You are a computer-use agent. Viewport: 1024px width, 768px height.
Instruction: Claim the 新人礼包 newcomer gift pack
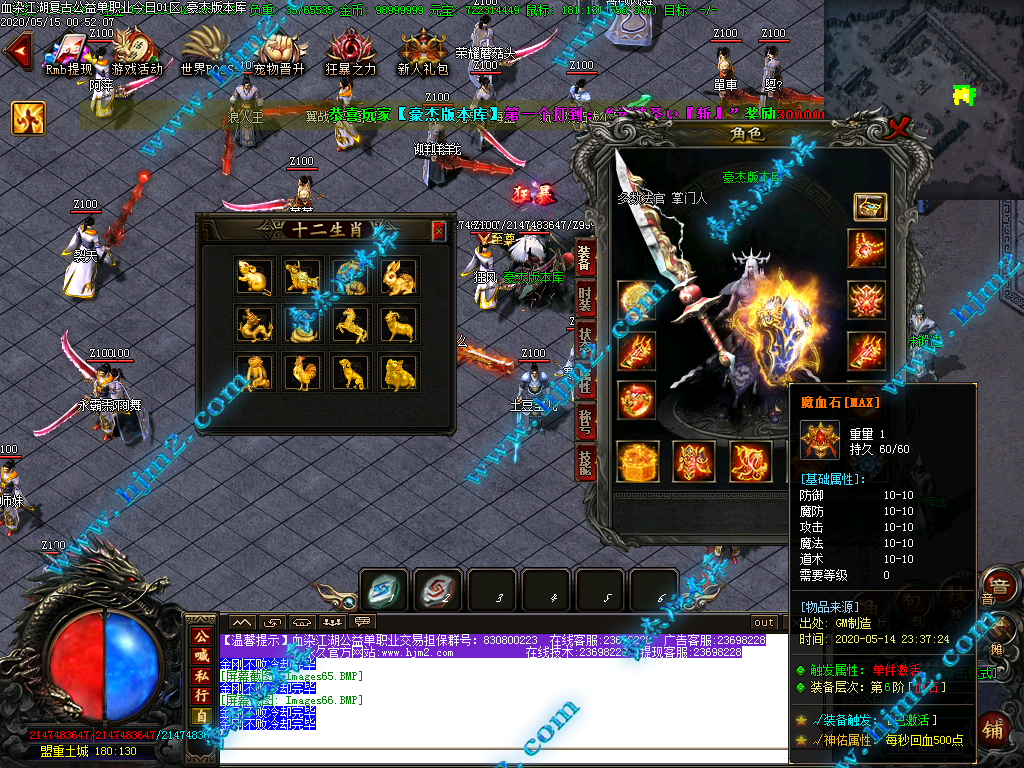click(x=422, y=50)
